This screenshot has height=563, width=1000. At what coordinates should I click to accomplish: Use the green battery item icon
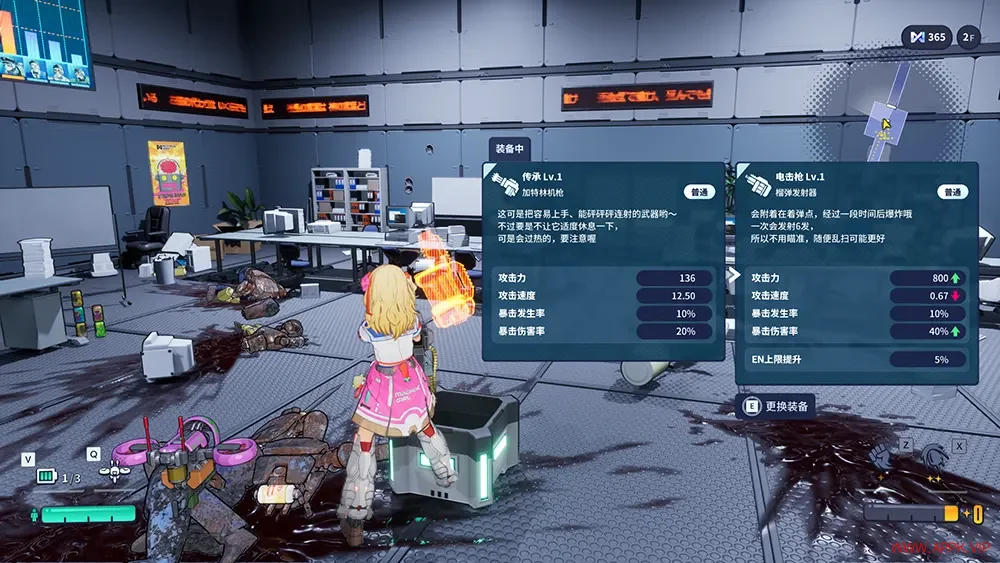tap(47, 476)
